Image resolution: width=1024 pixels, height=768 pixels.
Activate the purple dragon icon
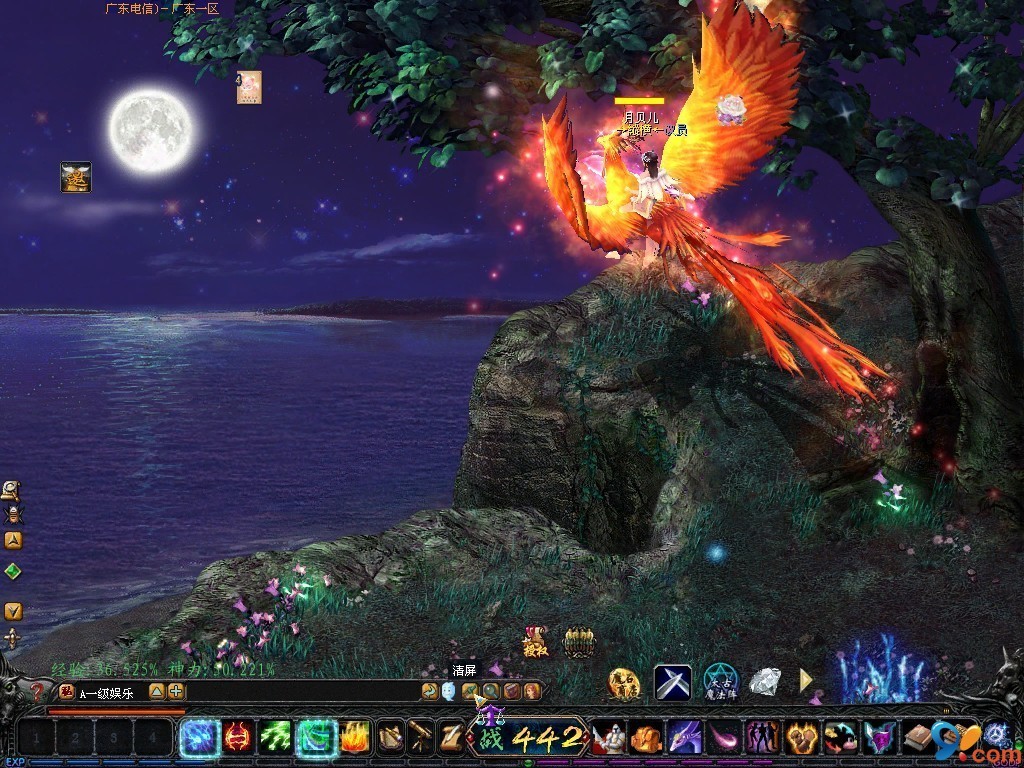685,738
